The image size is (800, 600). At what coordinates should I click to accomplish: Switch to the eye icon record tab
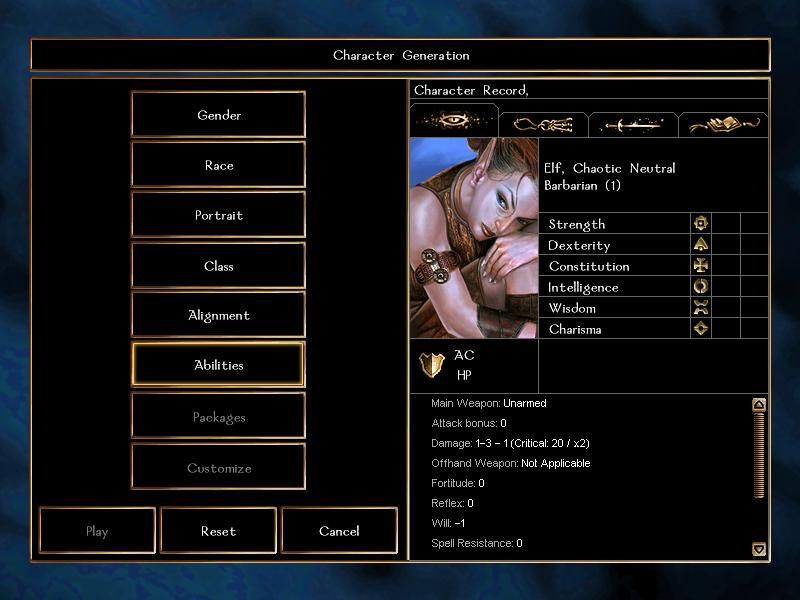point(454,122)
